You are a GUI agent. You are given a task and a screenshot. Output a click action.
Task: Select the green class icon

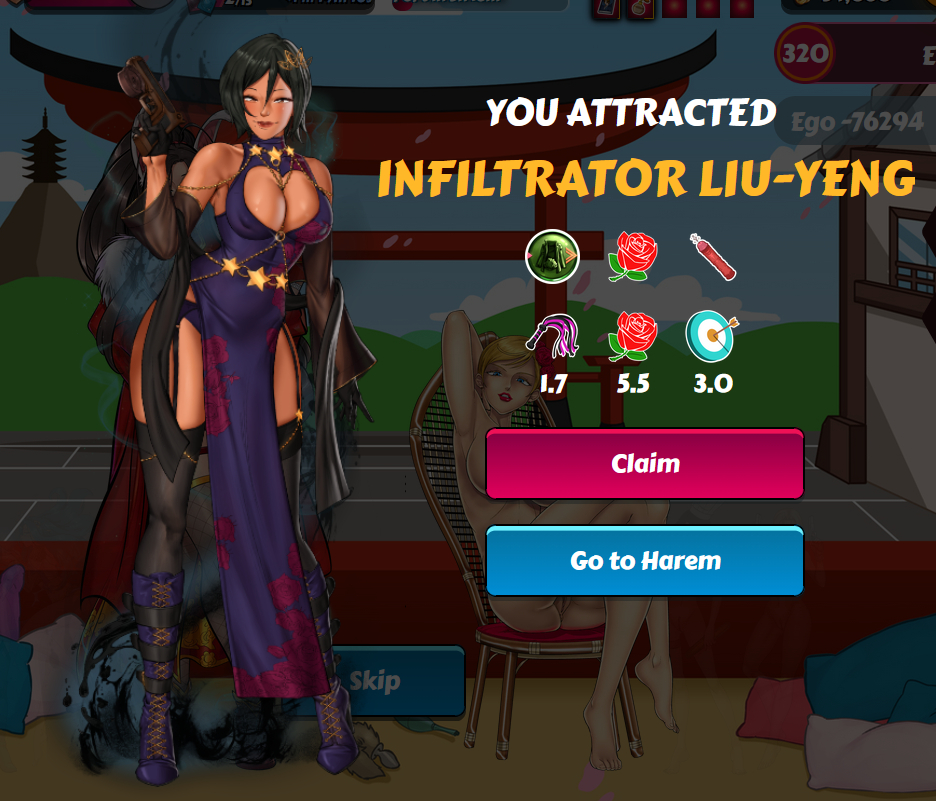pyautogui.click(x=552, y=257)
